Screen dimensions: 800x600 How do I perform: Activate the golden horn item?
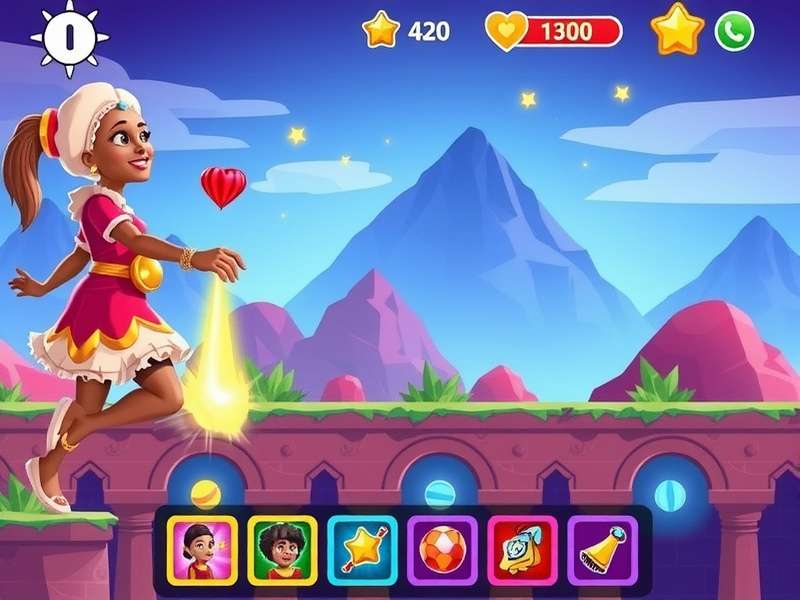[x=602, y=550]
